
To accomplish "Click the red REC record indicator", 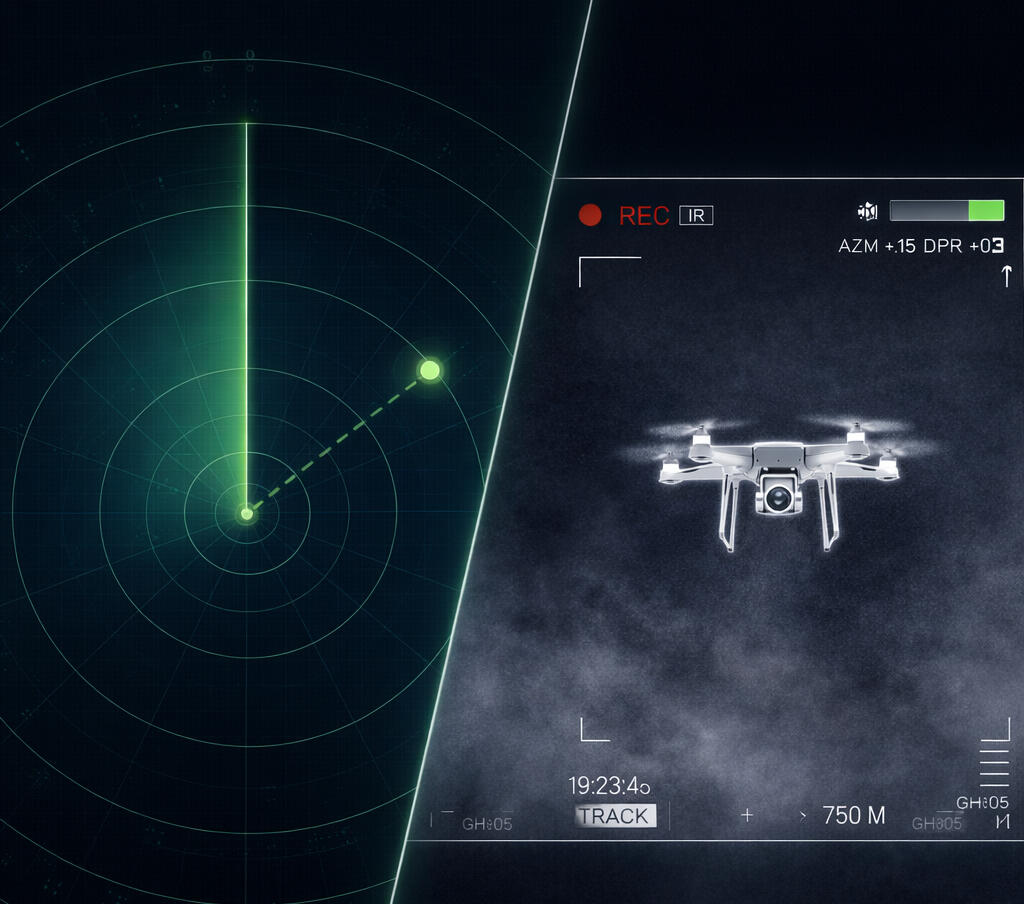I will click(x=590, y=215).
